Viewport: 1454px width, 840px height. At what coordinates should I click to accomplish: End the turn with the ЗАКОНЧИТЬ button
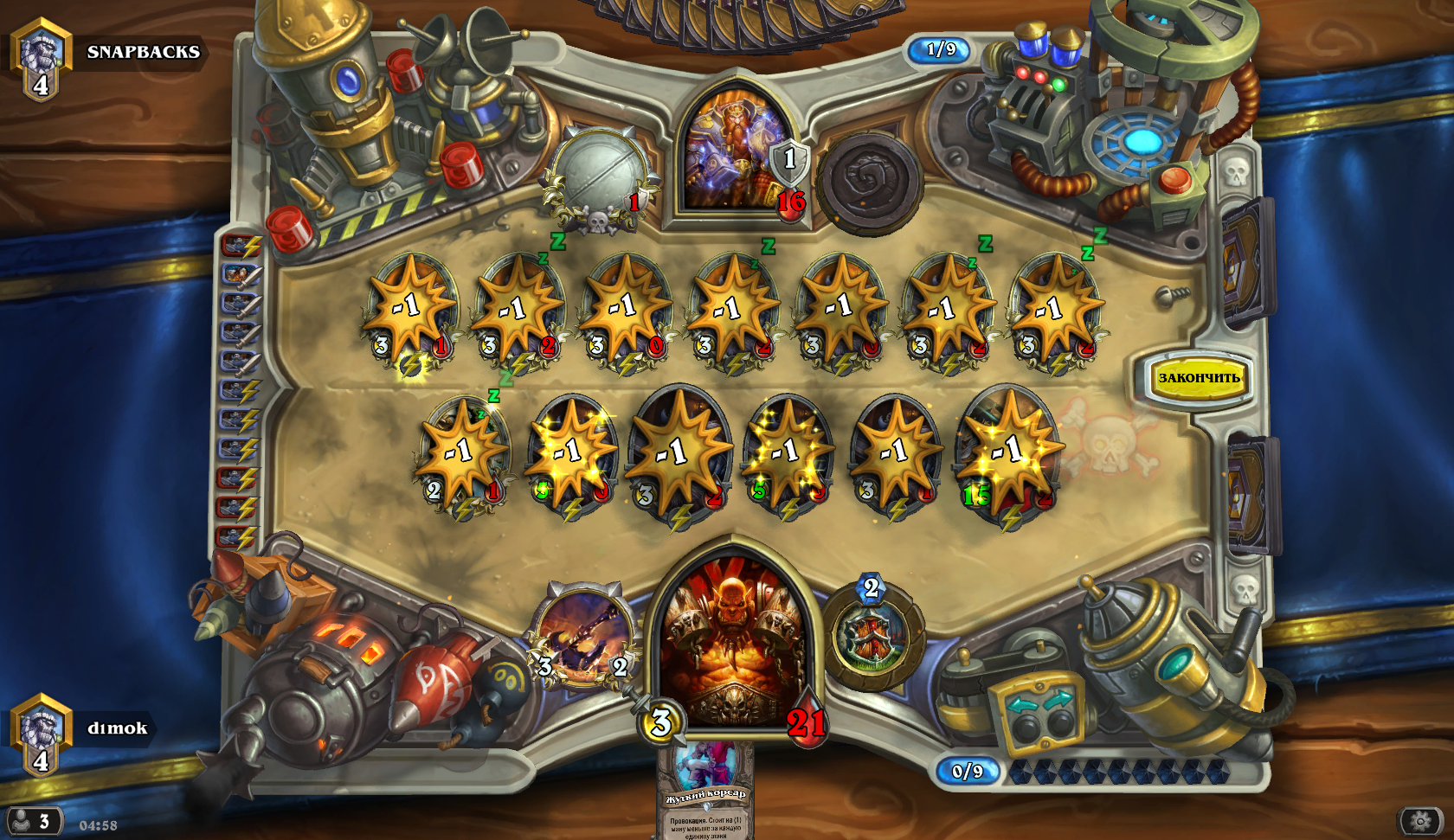pos(1199,378)
